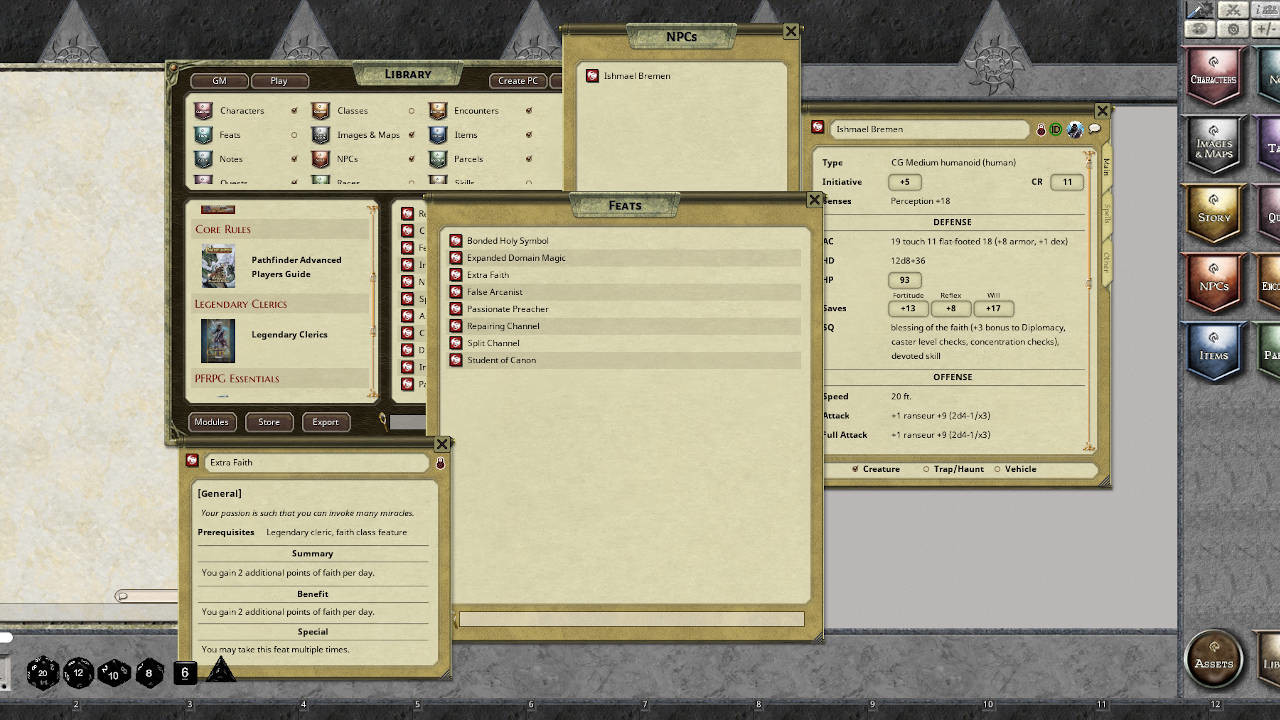This screenshot has width=1280, height=720.
Task: Open the Images & Maps sidebar shortcut
Action: (1212, 144)
